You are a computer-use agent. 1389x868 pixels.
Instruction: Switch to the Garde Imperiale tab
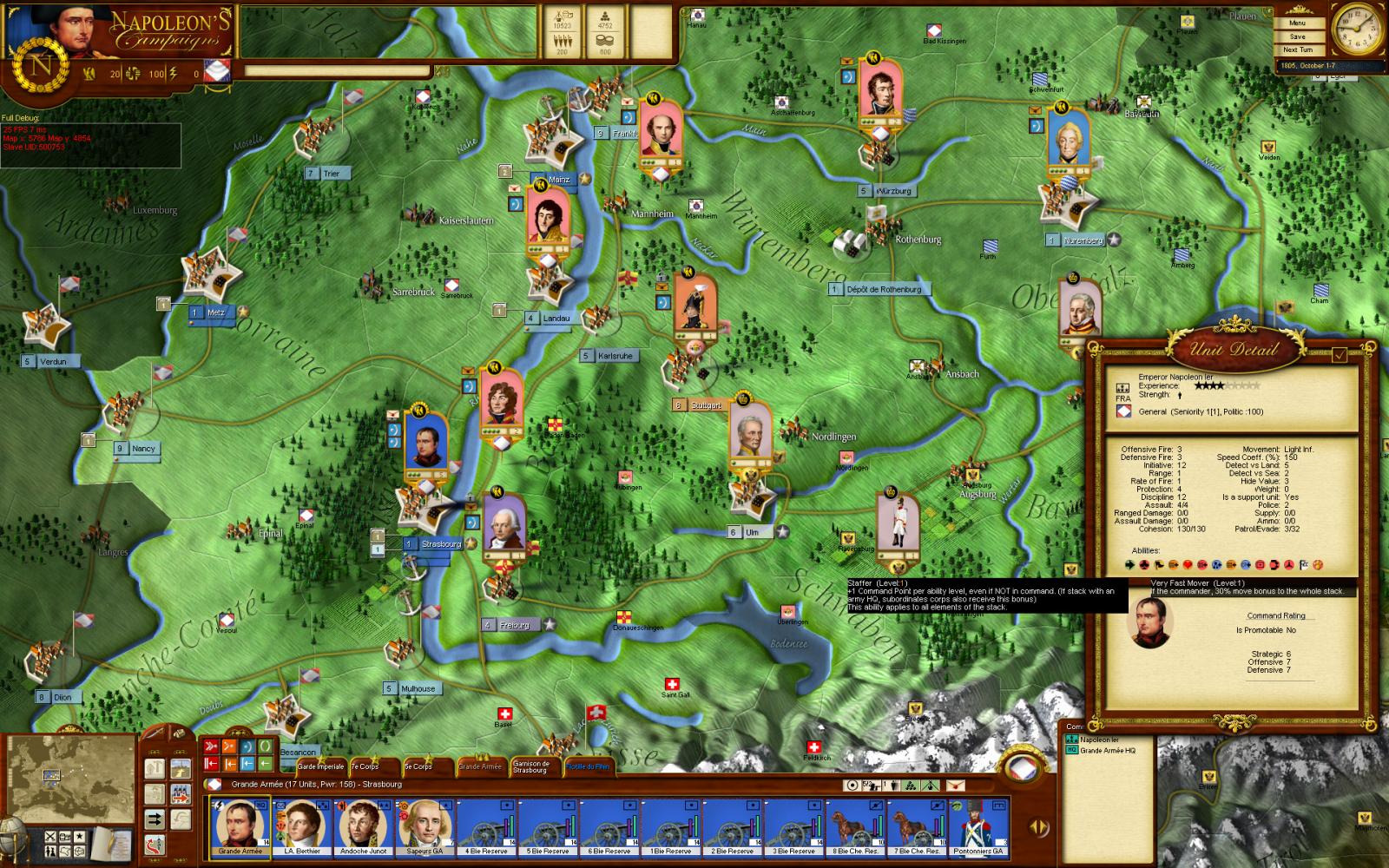tap(320, 766)
